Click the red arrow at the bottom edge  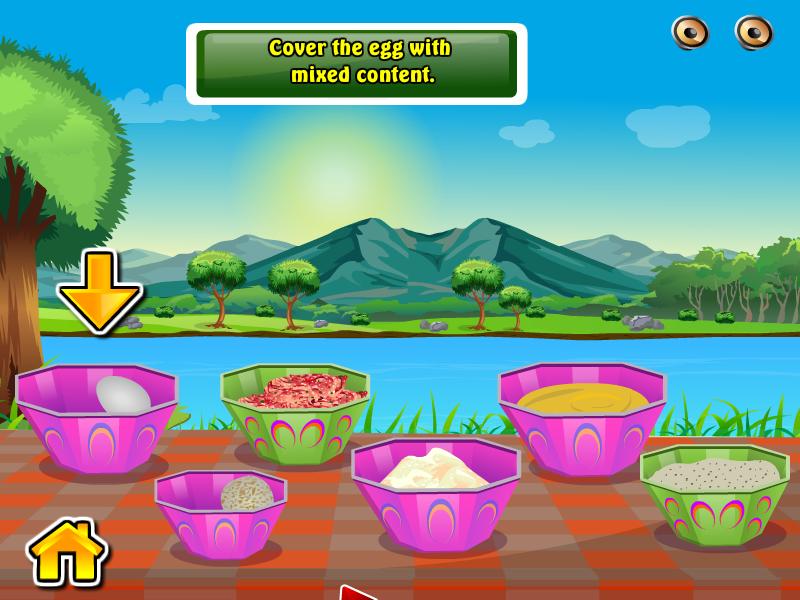click(356, 592)
